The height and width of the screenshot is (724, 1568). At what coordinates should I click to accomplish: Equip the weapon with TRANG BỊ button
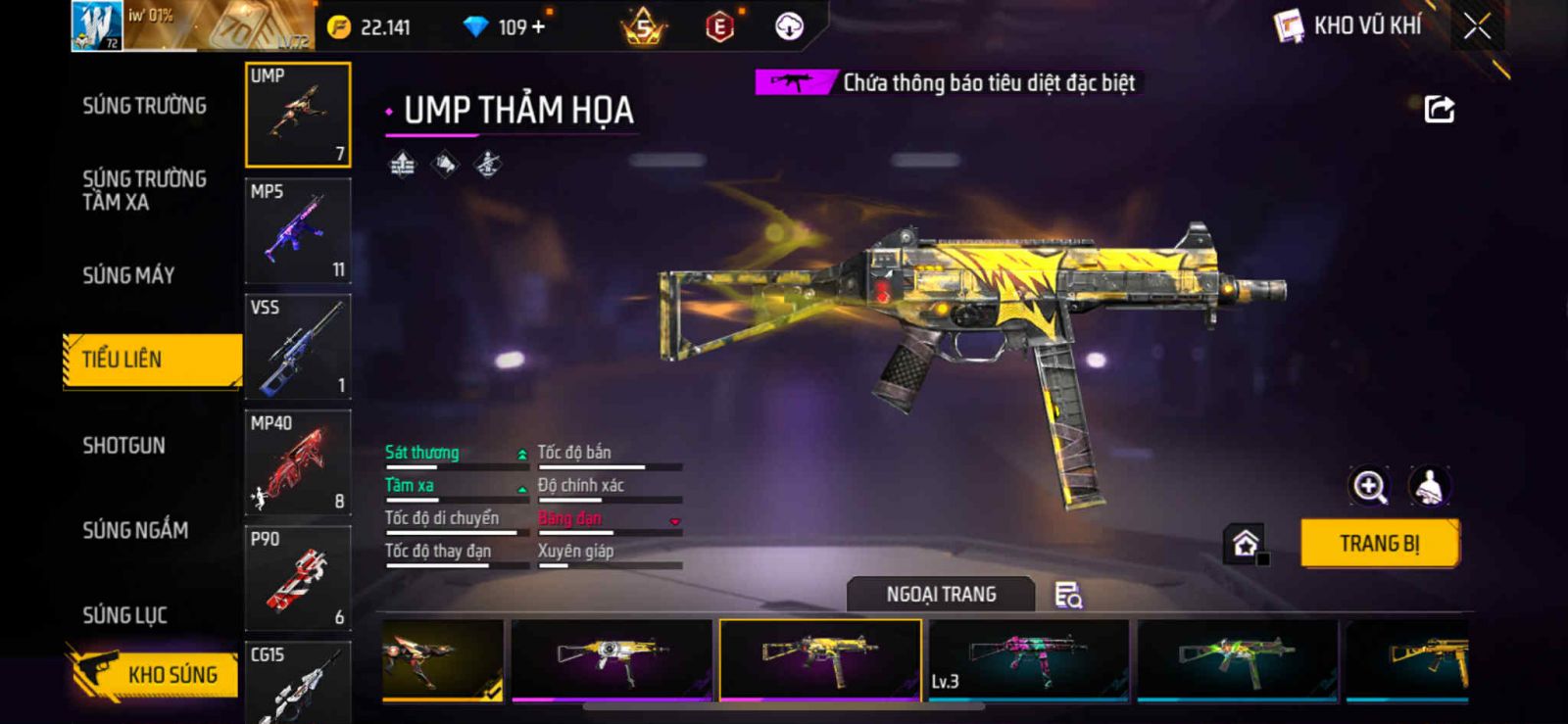(x=1379, y=544)
